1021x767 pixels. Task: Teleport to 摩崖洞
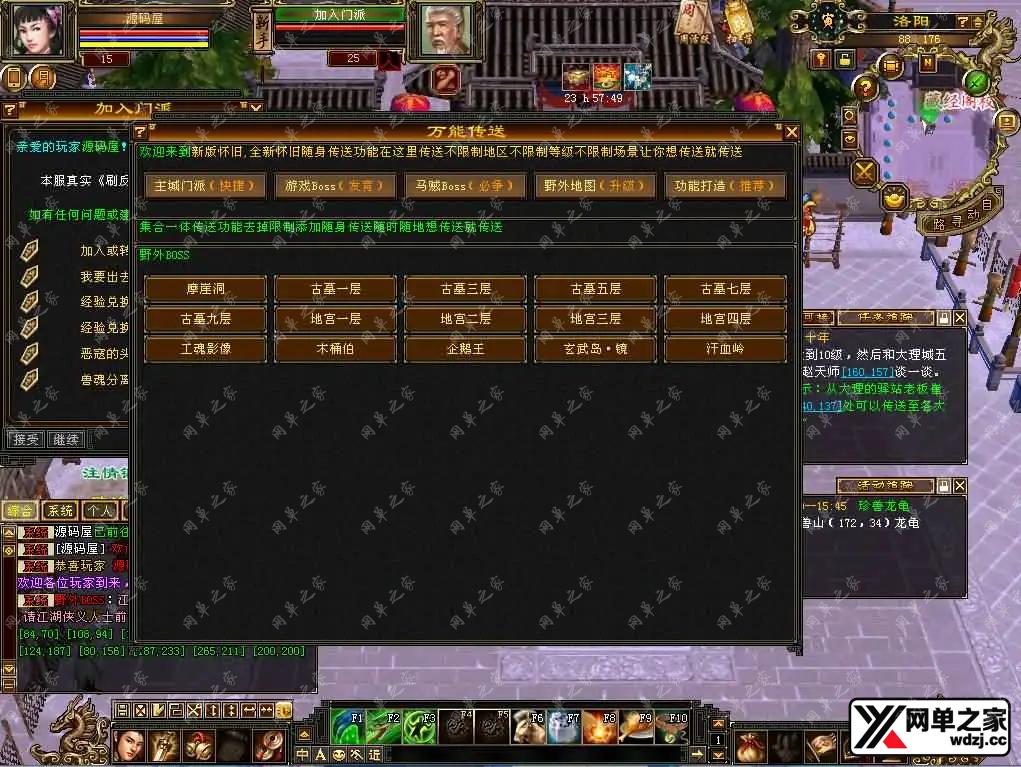(205, 289)
